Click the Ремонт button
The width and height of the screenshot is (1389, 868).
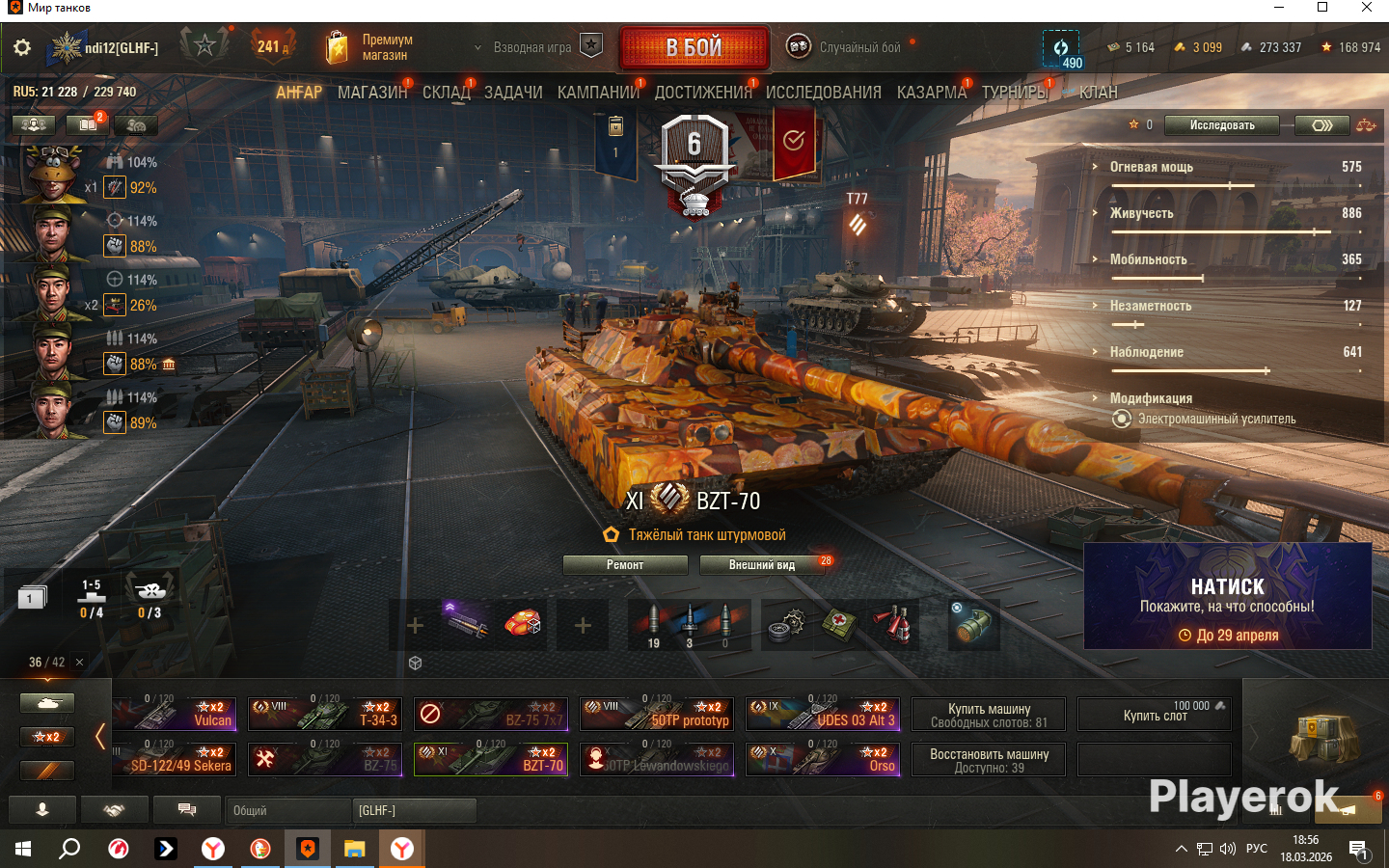point(625,565)
